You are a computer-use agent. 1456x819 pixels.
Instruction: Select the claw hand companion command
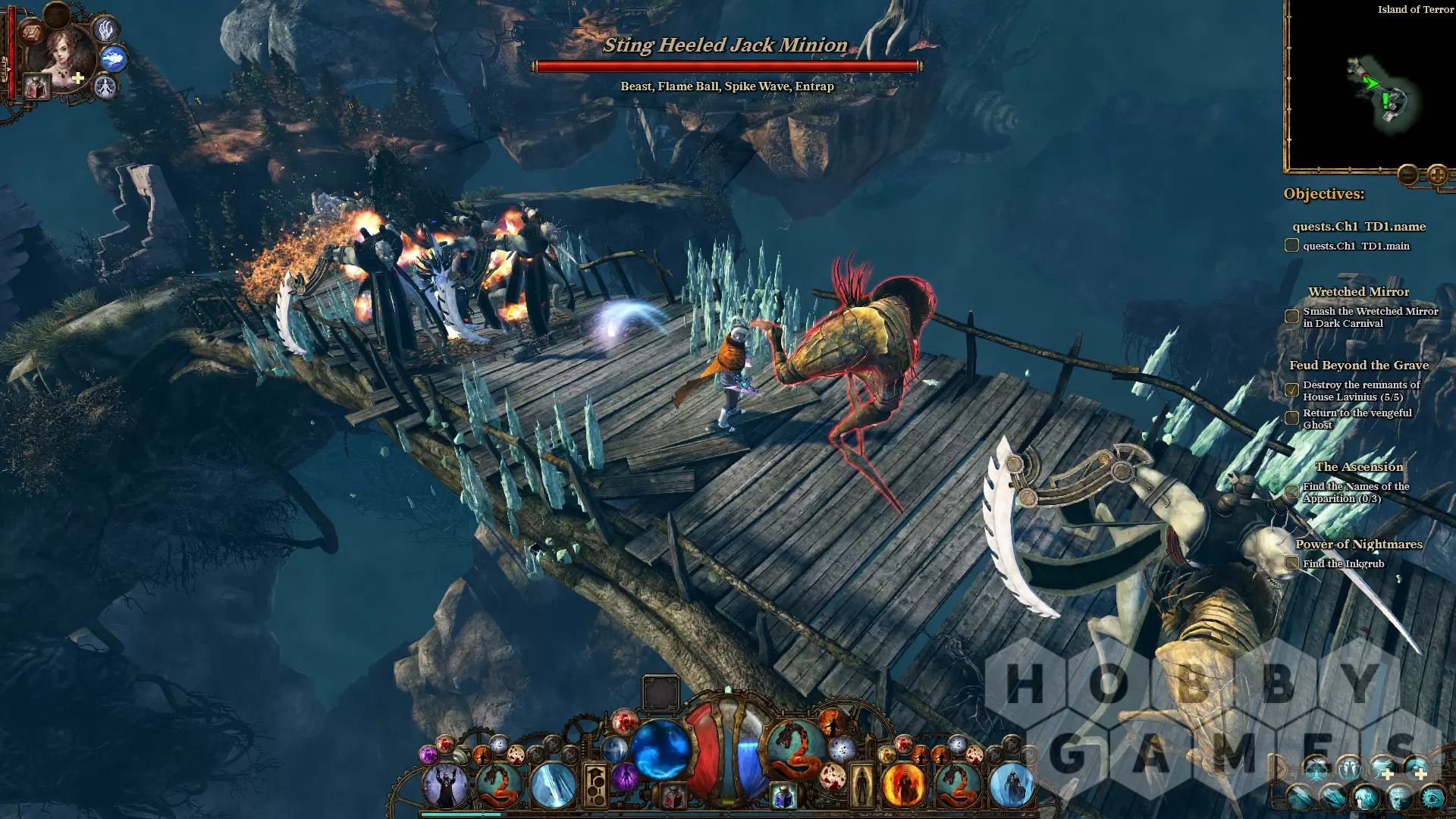coord(105,30)
